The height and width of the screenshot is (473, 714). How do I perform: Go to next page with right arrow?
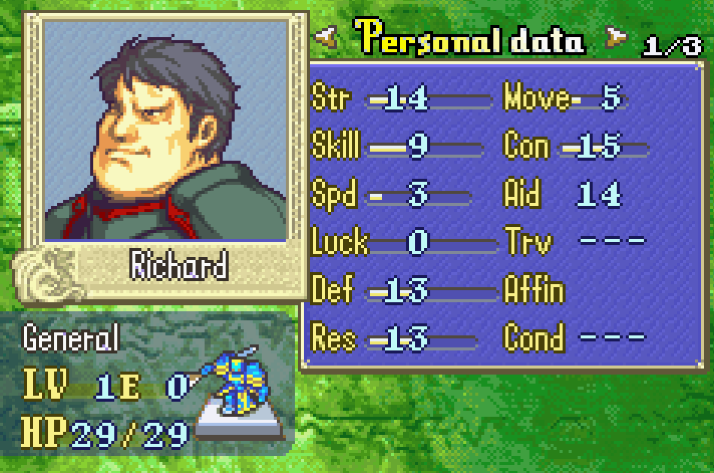click(615, 41)
